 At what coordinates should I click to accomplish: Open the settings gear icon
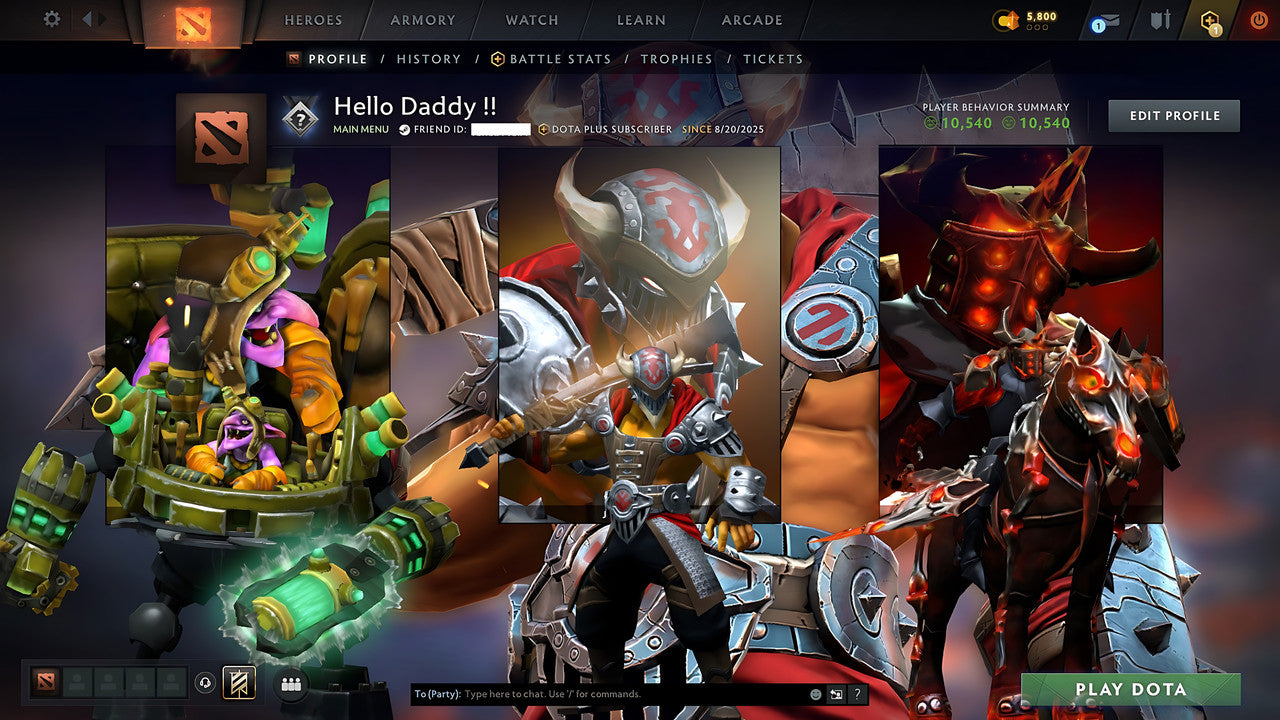coord(52,18)
